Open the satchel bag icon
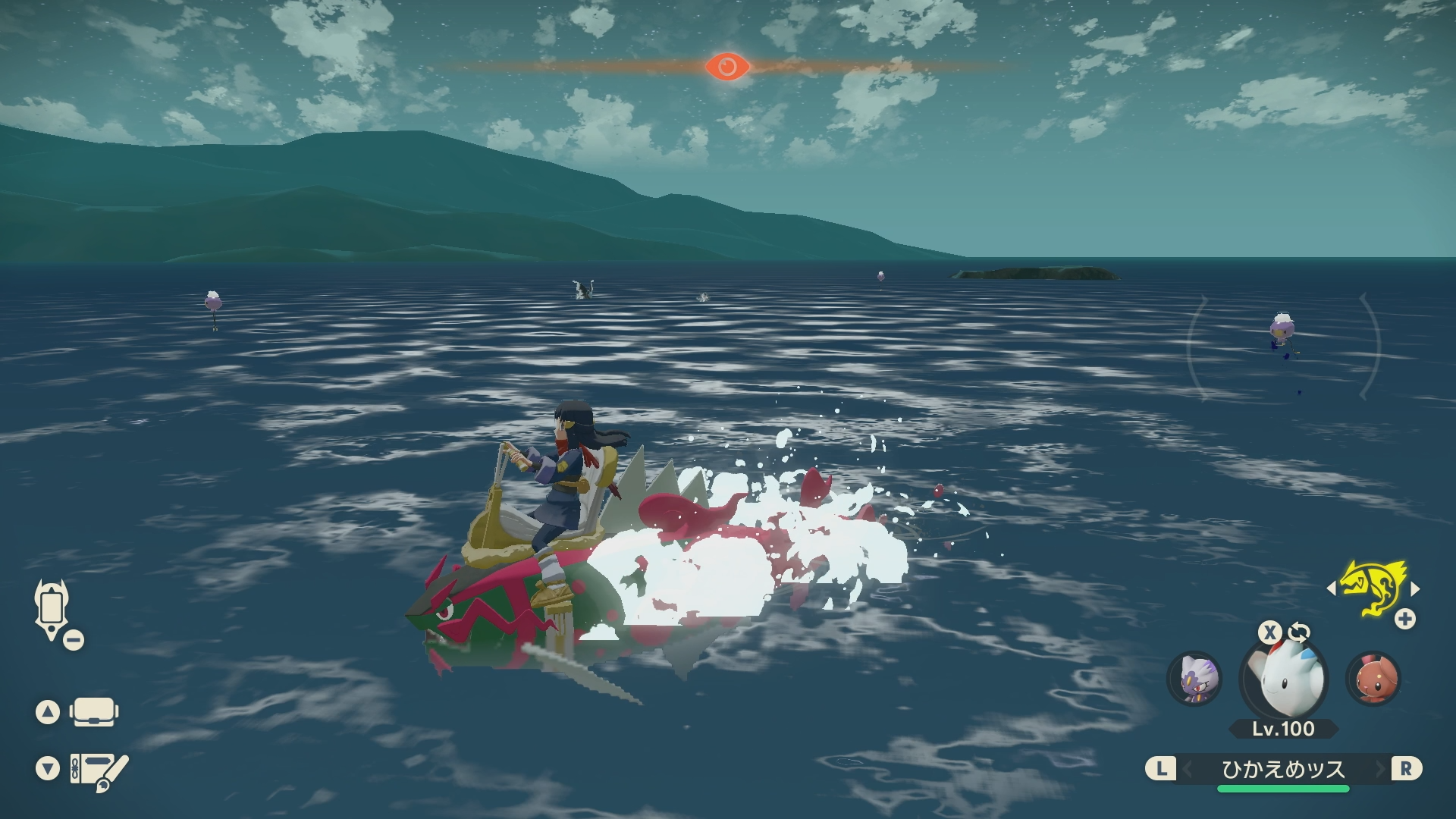1456x819 pixels. (x=93, y=712)
